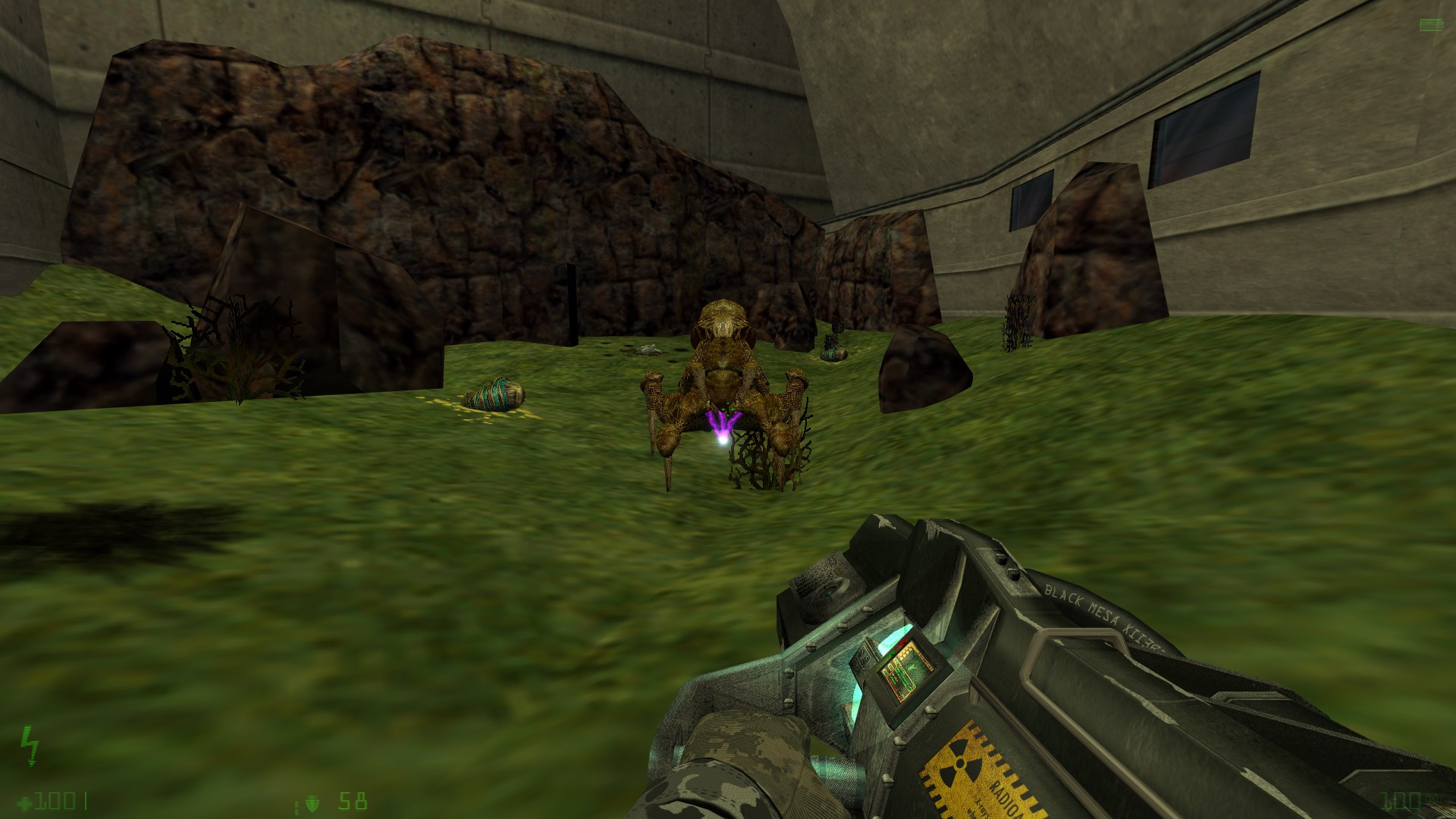Image resolution: width=1456 pixels, height=819 pixels.
Task: Click the red indicator light on the weapon display
Action: tap(904, 642)
